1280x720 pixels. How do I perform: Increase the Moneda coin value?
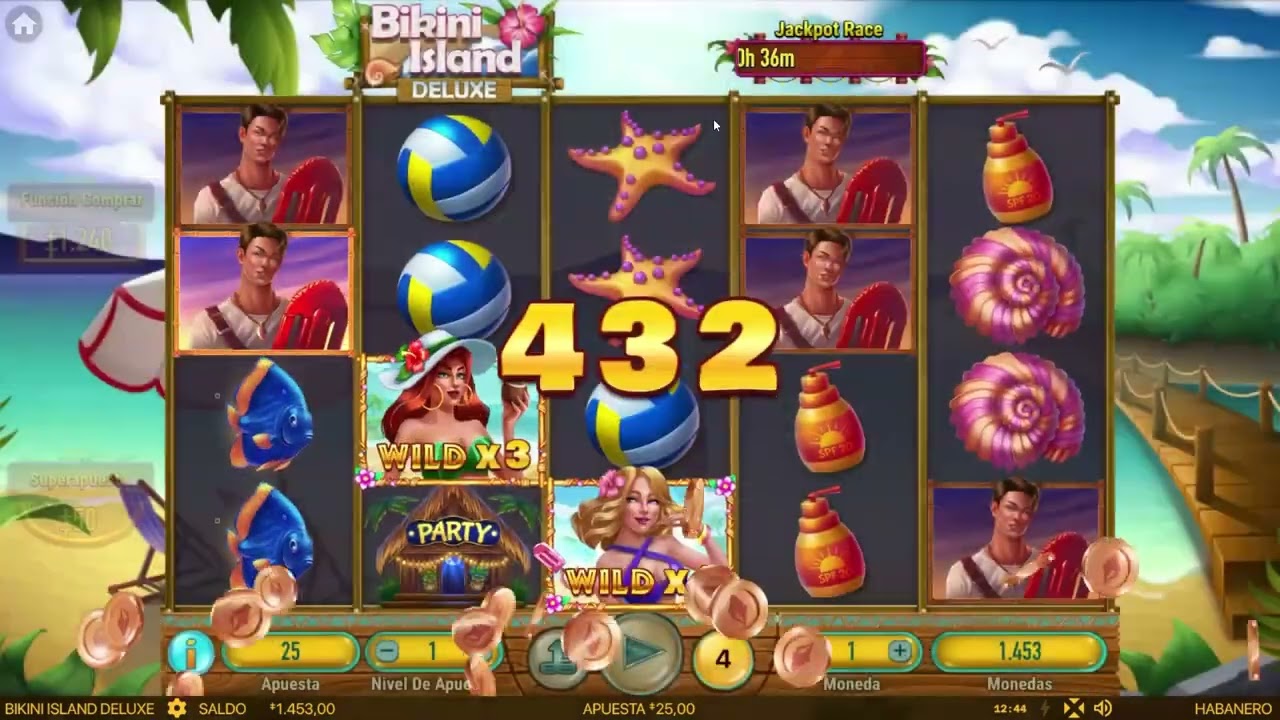point(899,652)
